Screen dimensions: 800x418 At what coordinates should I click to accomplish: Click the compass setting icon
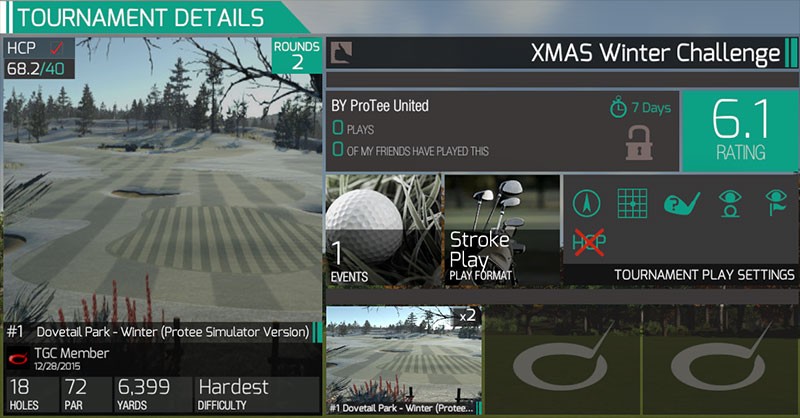(x=587, y=203)
